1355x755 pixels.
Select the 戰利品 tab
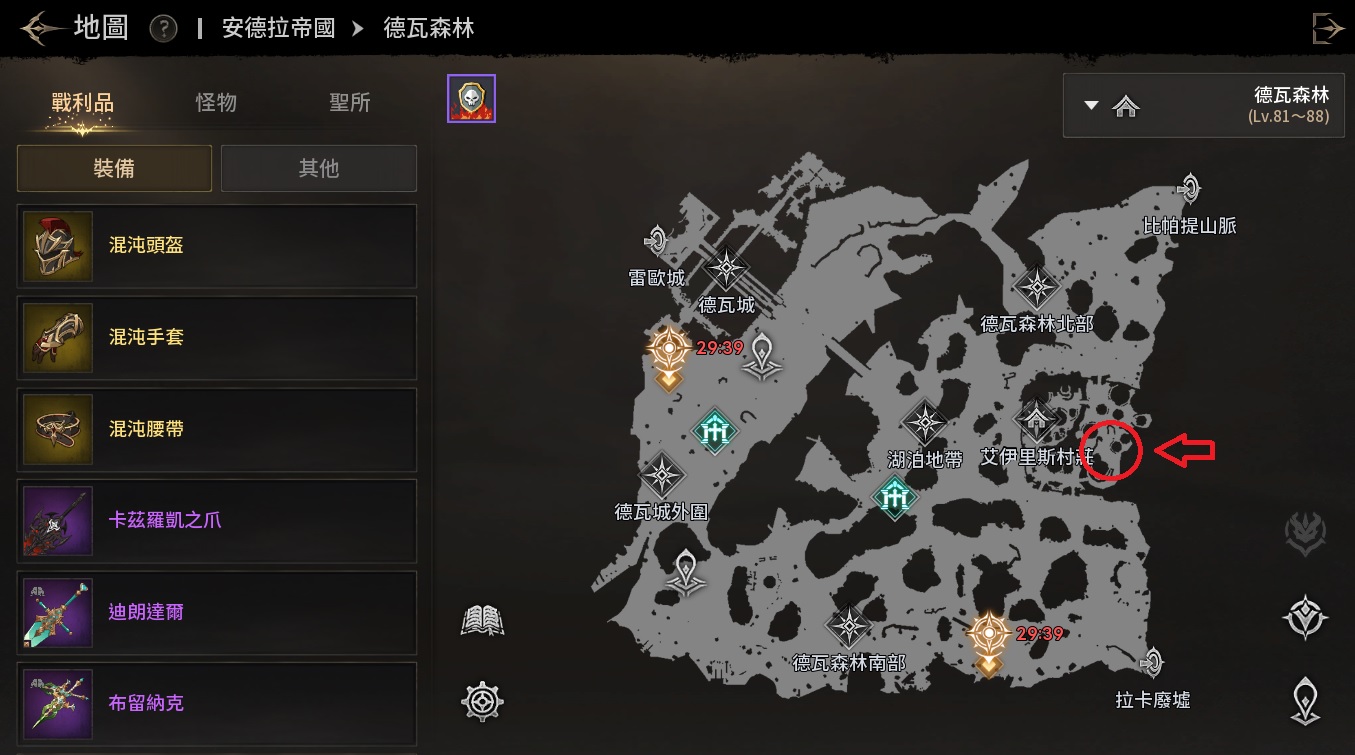(x=83, y=102)
